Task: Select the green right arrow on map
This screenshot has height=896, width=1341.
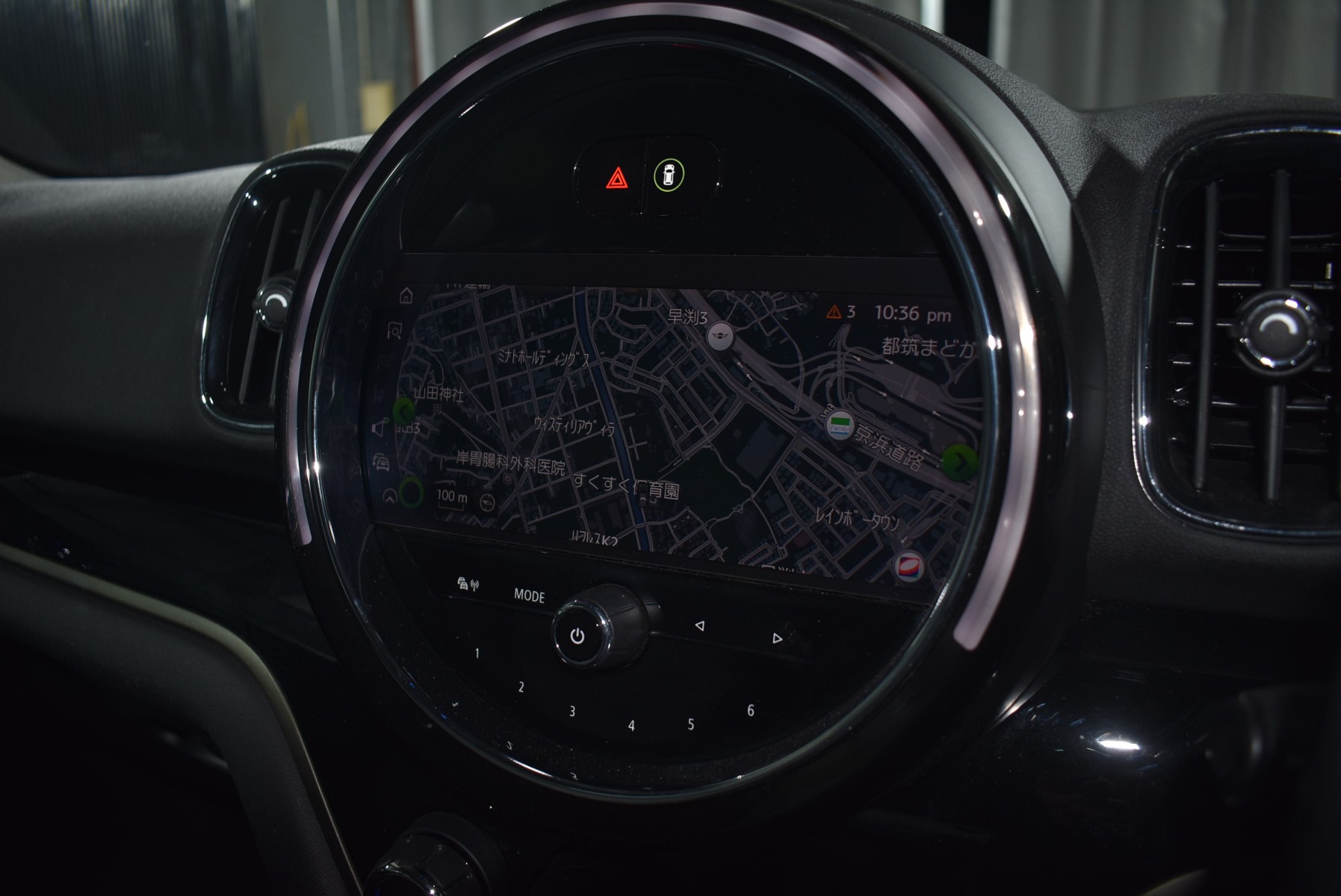Action: pyautogui.click(x=959, y=462)
